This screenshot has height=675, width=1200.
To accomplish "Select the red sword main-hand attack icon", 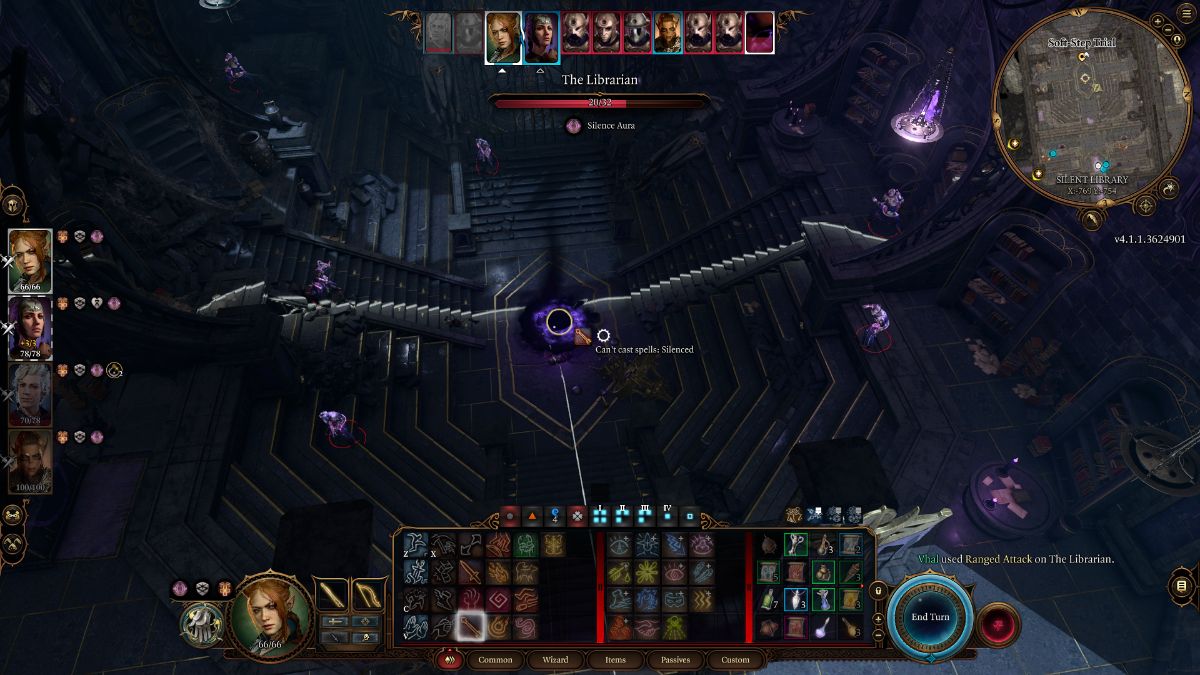I will click(471, 572).
